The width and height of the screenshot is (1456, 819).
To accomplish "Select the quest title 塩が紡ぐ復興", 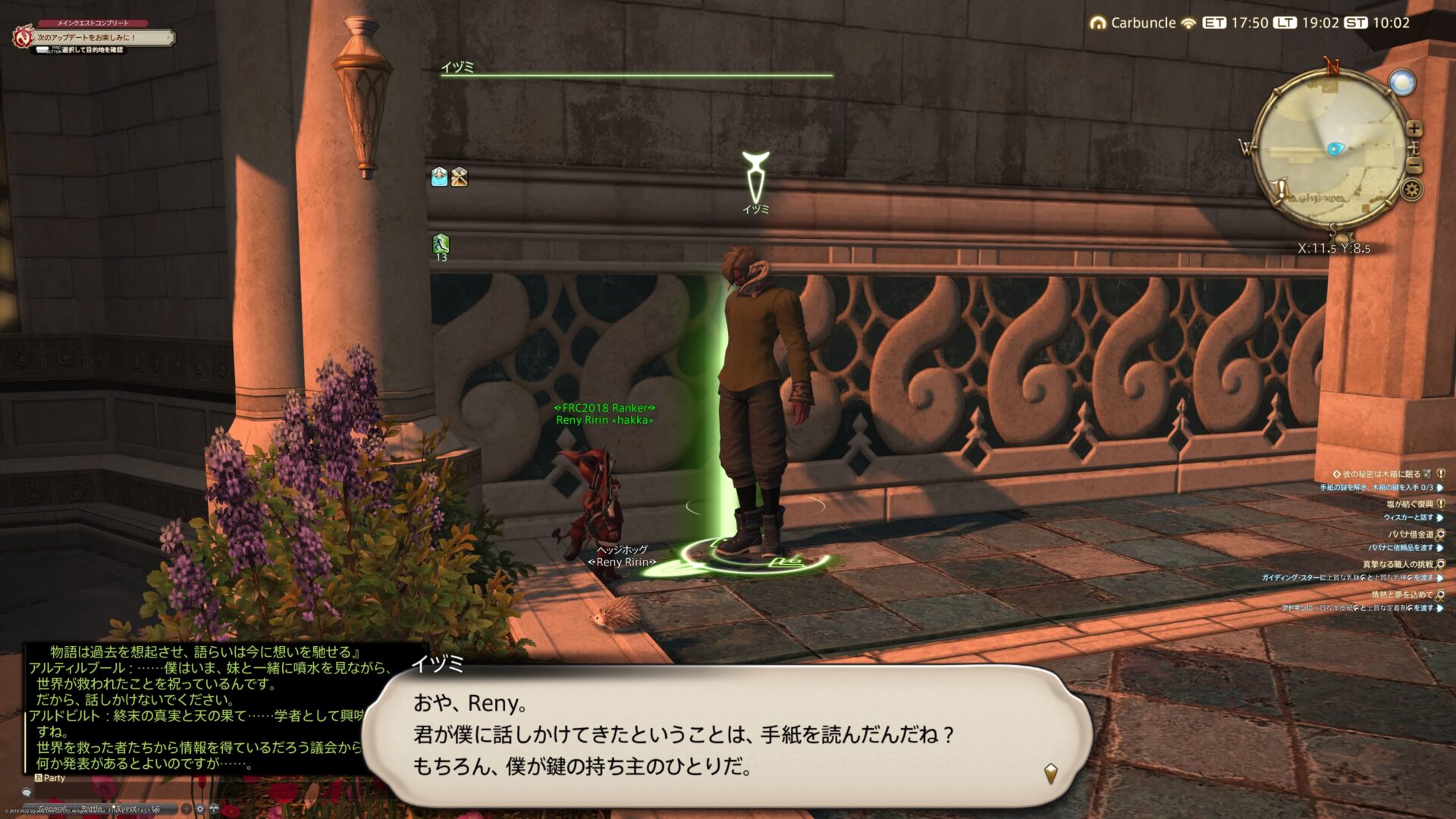I will pos(1409,504).
